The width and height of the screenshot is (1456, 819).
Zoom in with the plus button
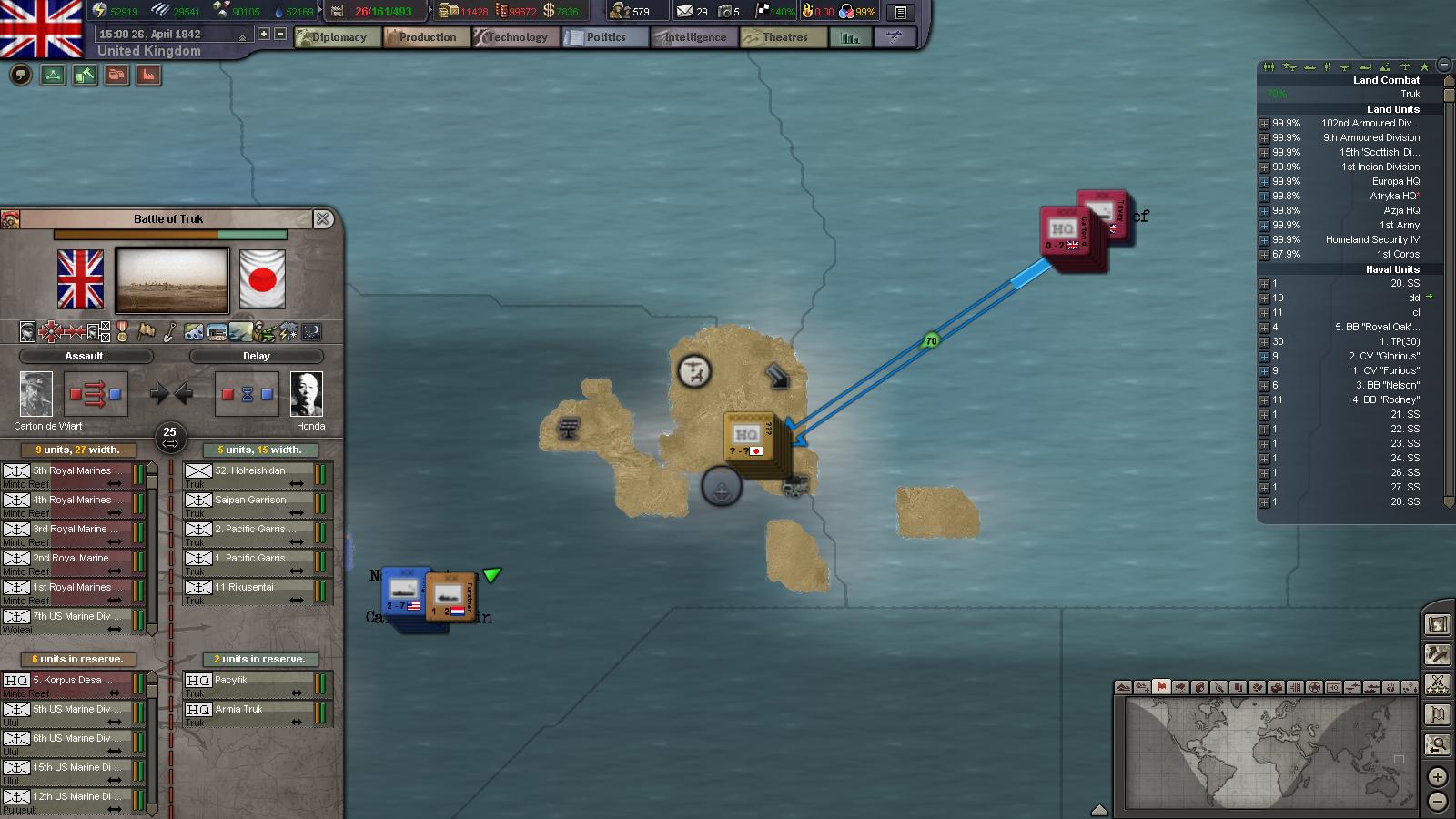(x=1437, y=777)
